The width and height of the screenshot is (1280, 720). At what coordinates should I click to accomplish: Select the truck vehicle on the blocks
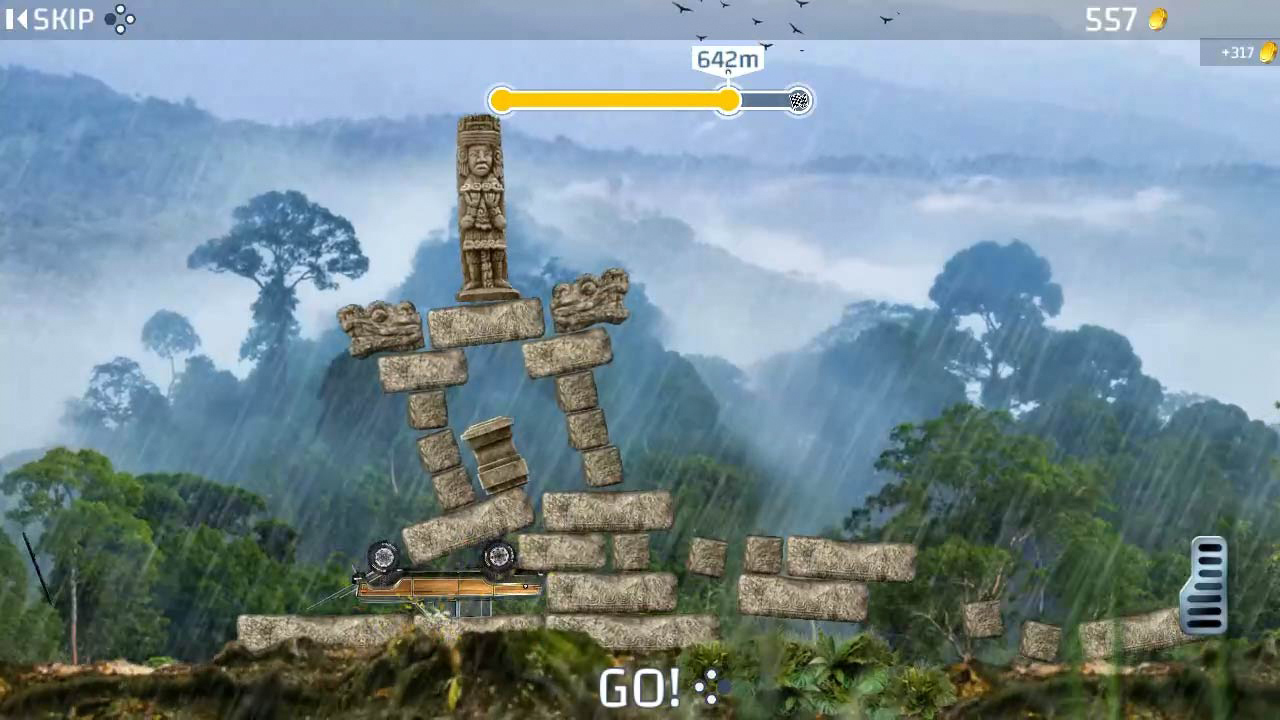point(440,575)
